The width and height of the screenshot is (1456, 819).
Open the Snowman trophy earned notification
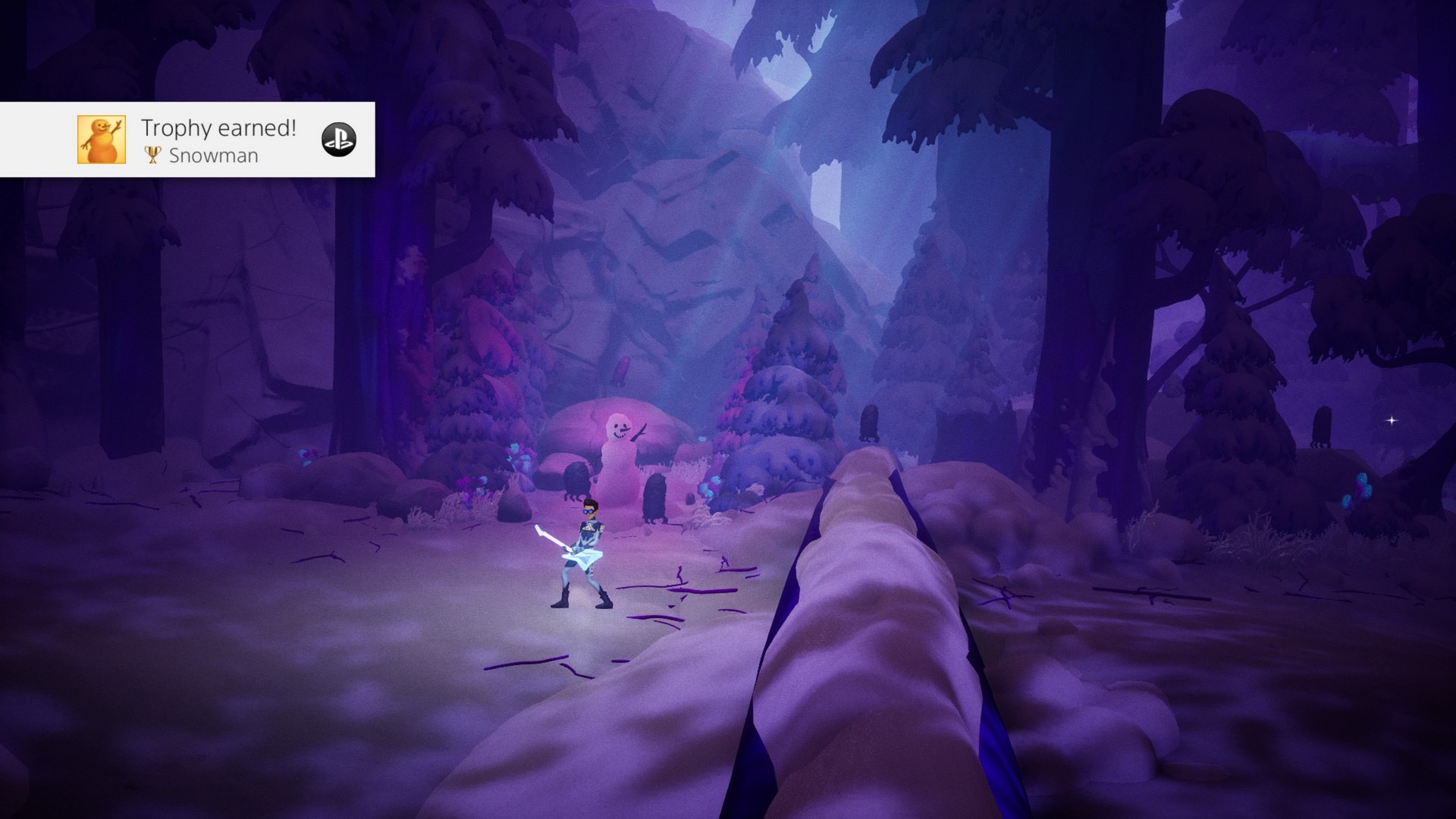click(218, 140)
